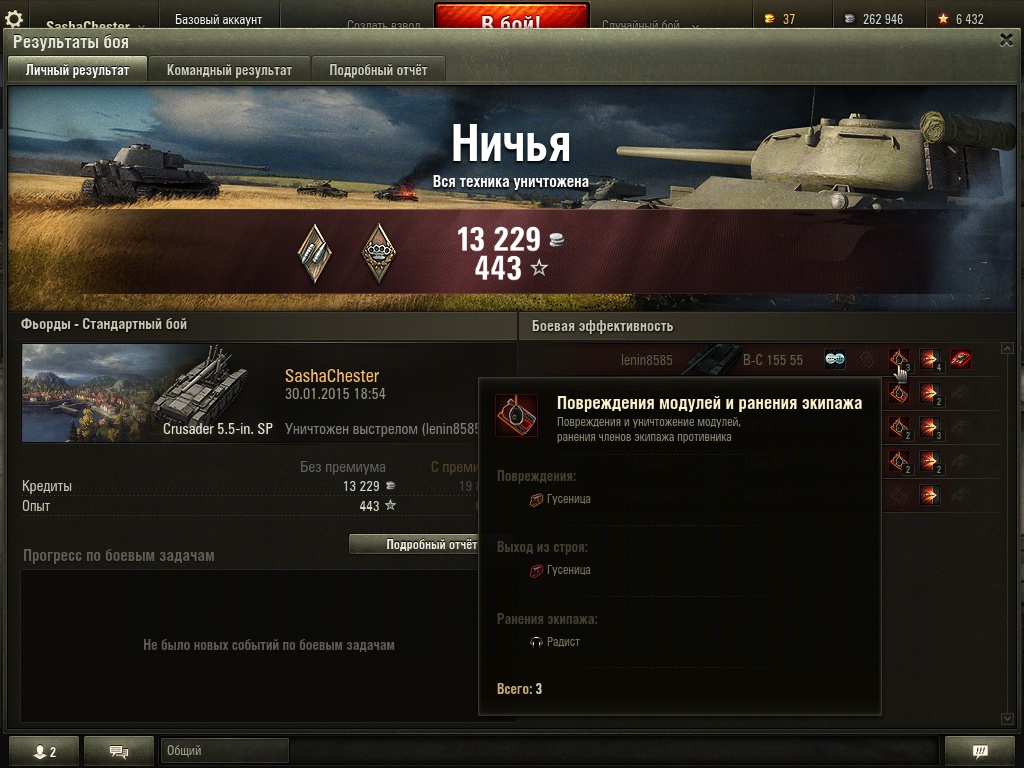Close the battle results window
Screen dimensions: 1024x768
pyautogui.click(x=1006, y=40)
